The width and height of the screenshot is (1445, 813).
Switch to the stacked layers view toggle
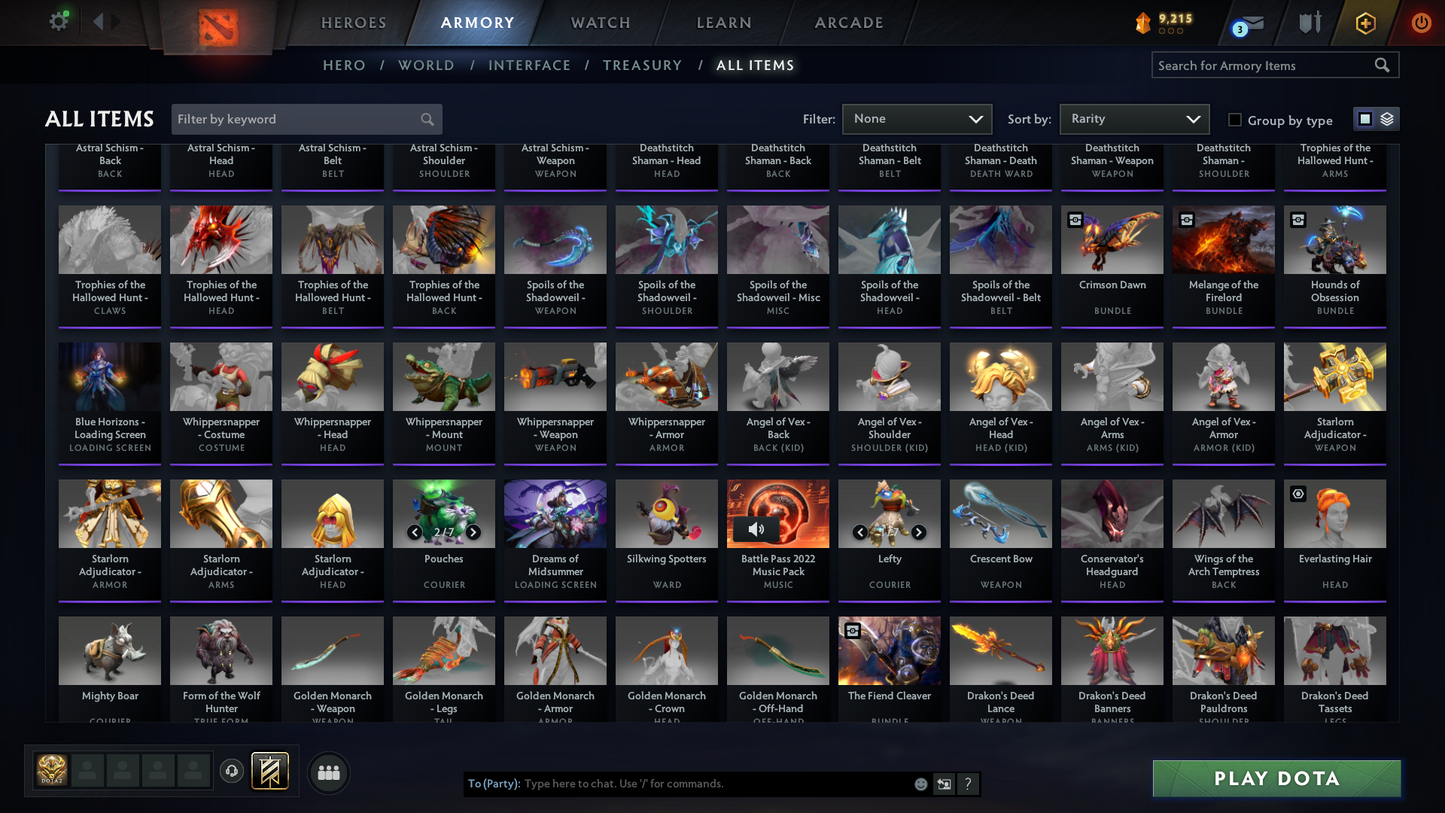[x=1386, y=118]
